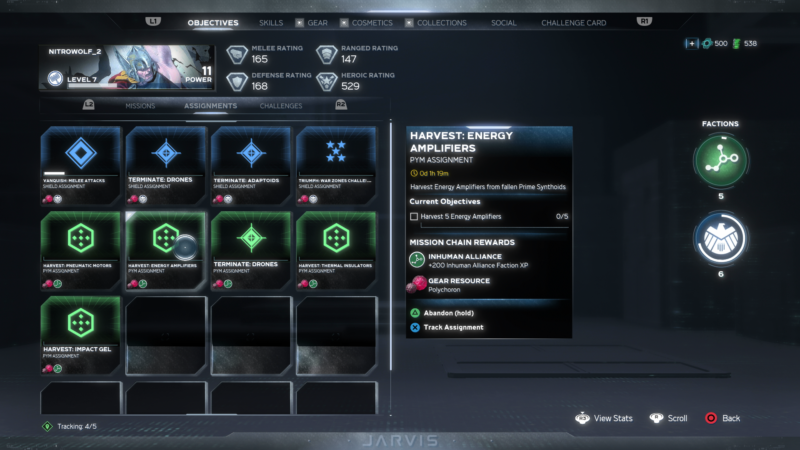Viewport: 800px width, 450px height.
Task: Switch to the Social tab
Action: pos(504,22)
